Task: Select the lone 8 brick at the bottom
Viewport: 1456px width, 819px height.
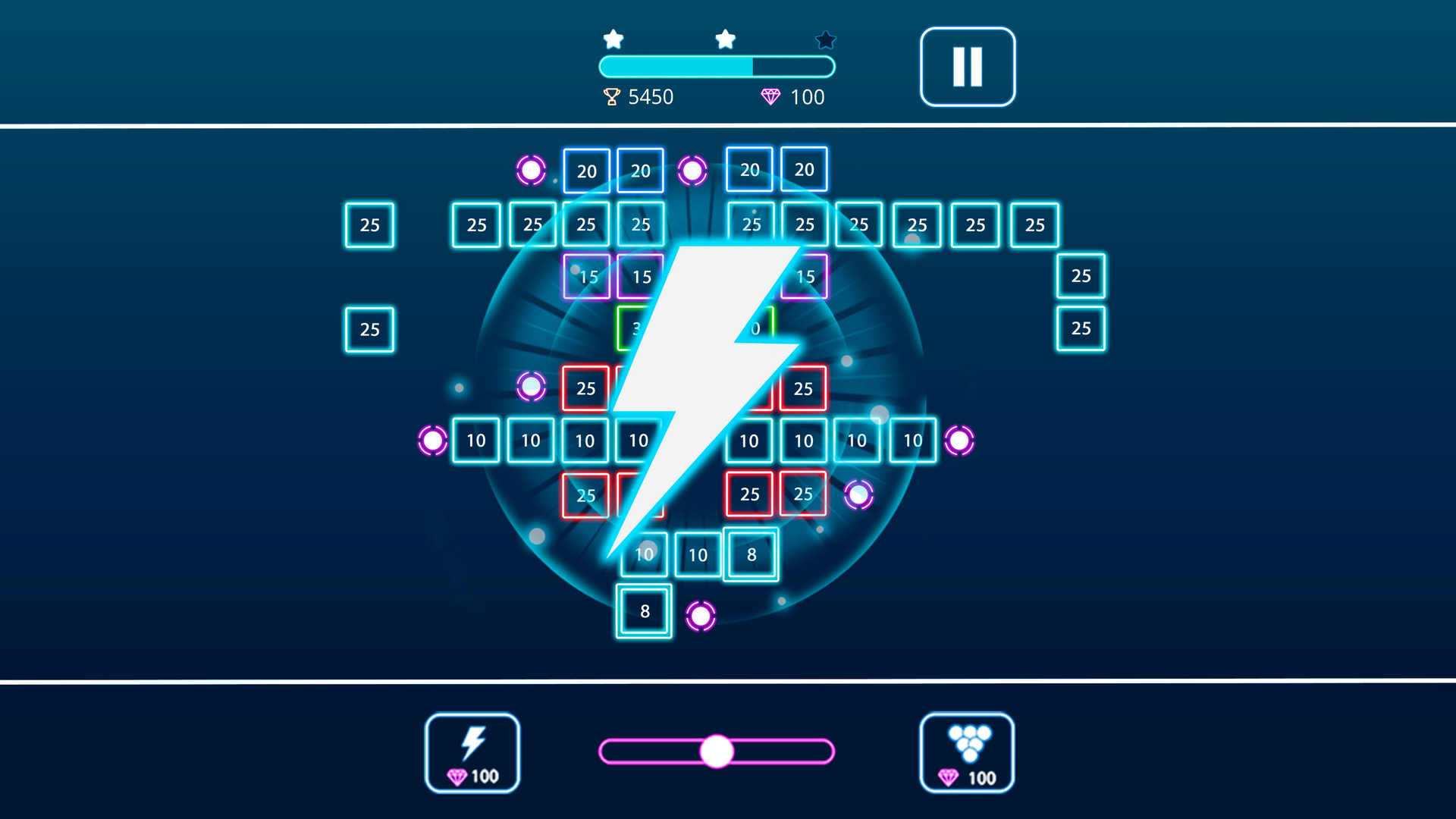Action: (643, 610)
